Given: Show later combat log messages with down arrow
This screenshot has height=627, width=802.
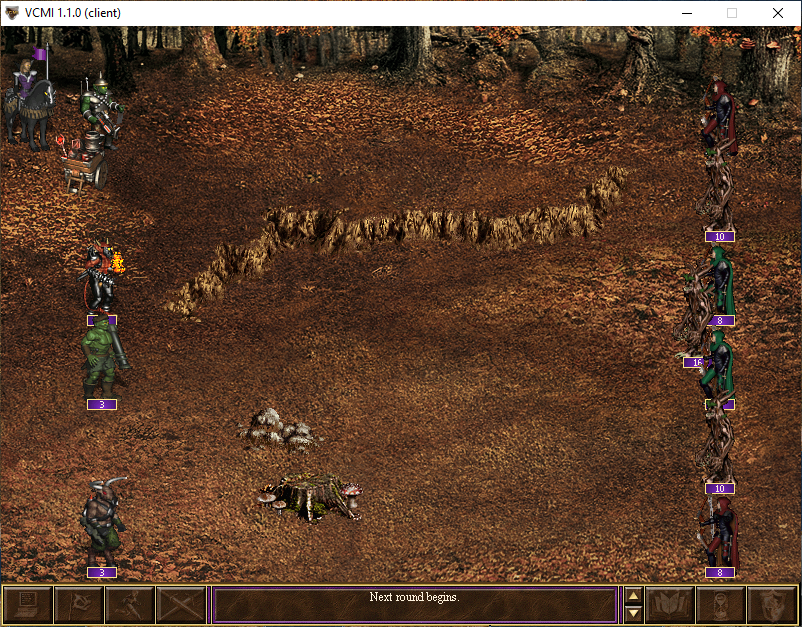Looking at the screenshot, I should [x=633, y=613].
